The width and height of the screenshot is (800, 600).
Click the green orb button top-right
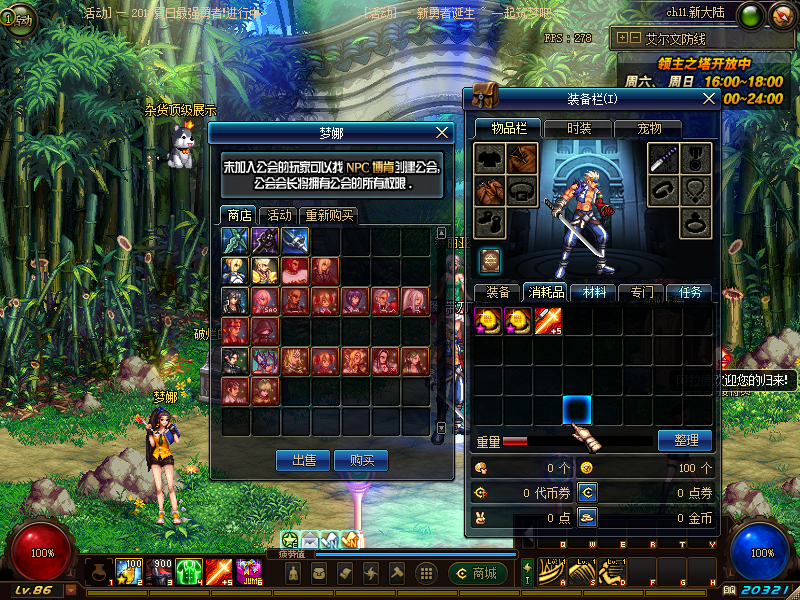752,16
